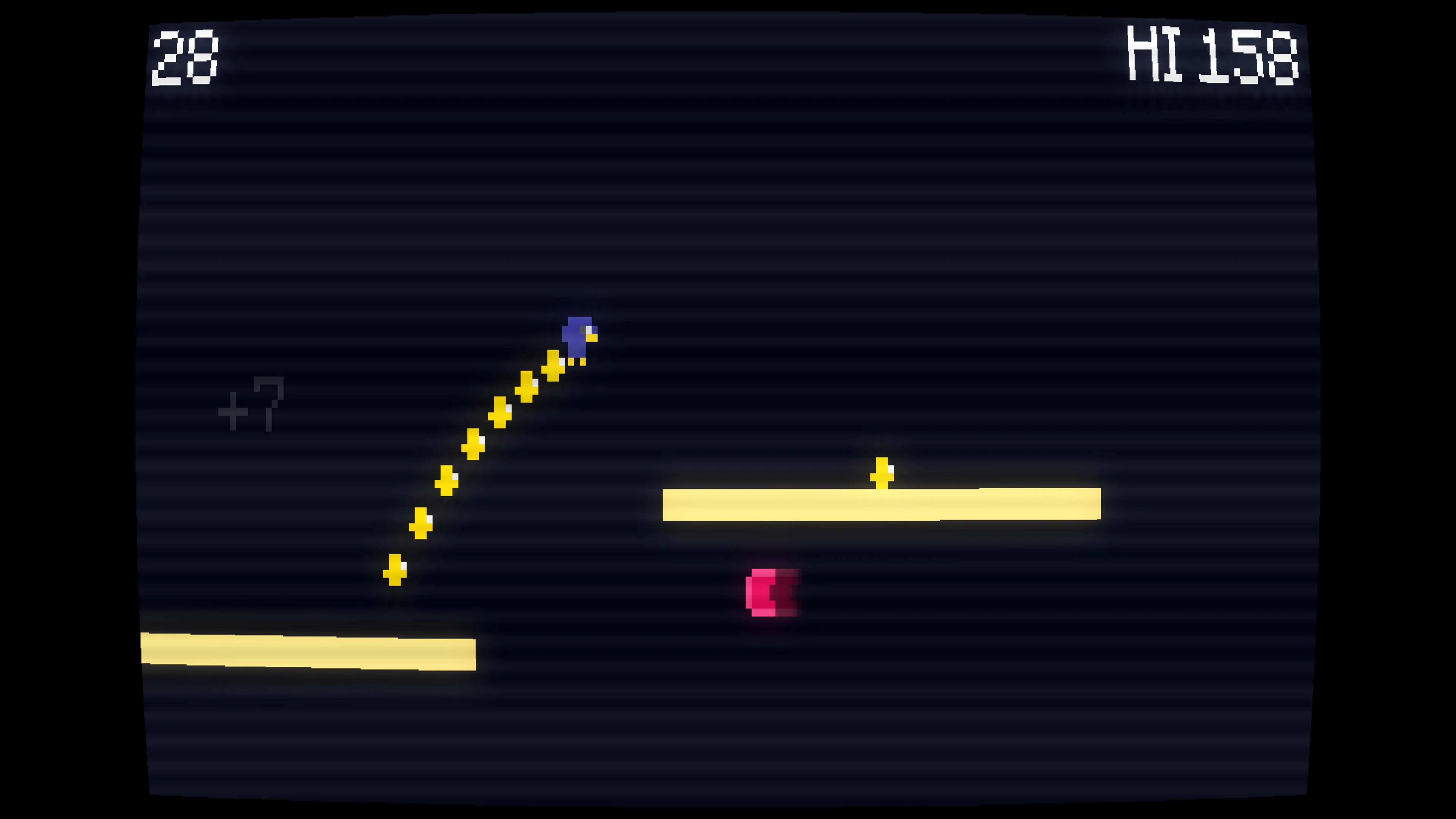Click the screen bezel corner outside the play field
1456x819 pixels.
click(56, 56)
